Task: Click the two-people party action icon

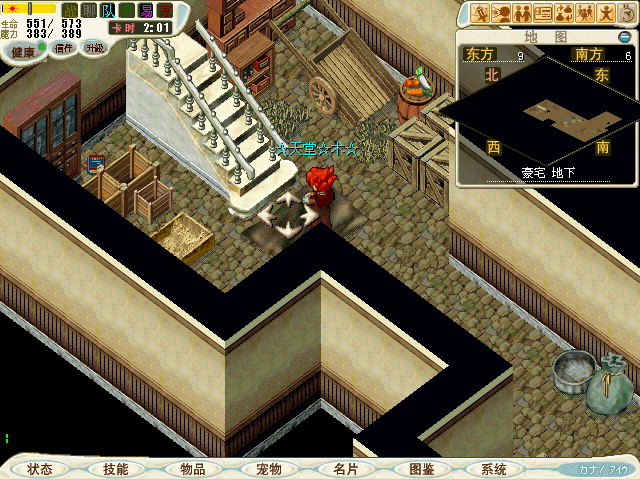Action: click(521, 13)
